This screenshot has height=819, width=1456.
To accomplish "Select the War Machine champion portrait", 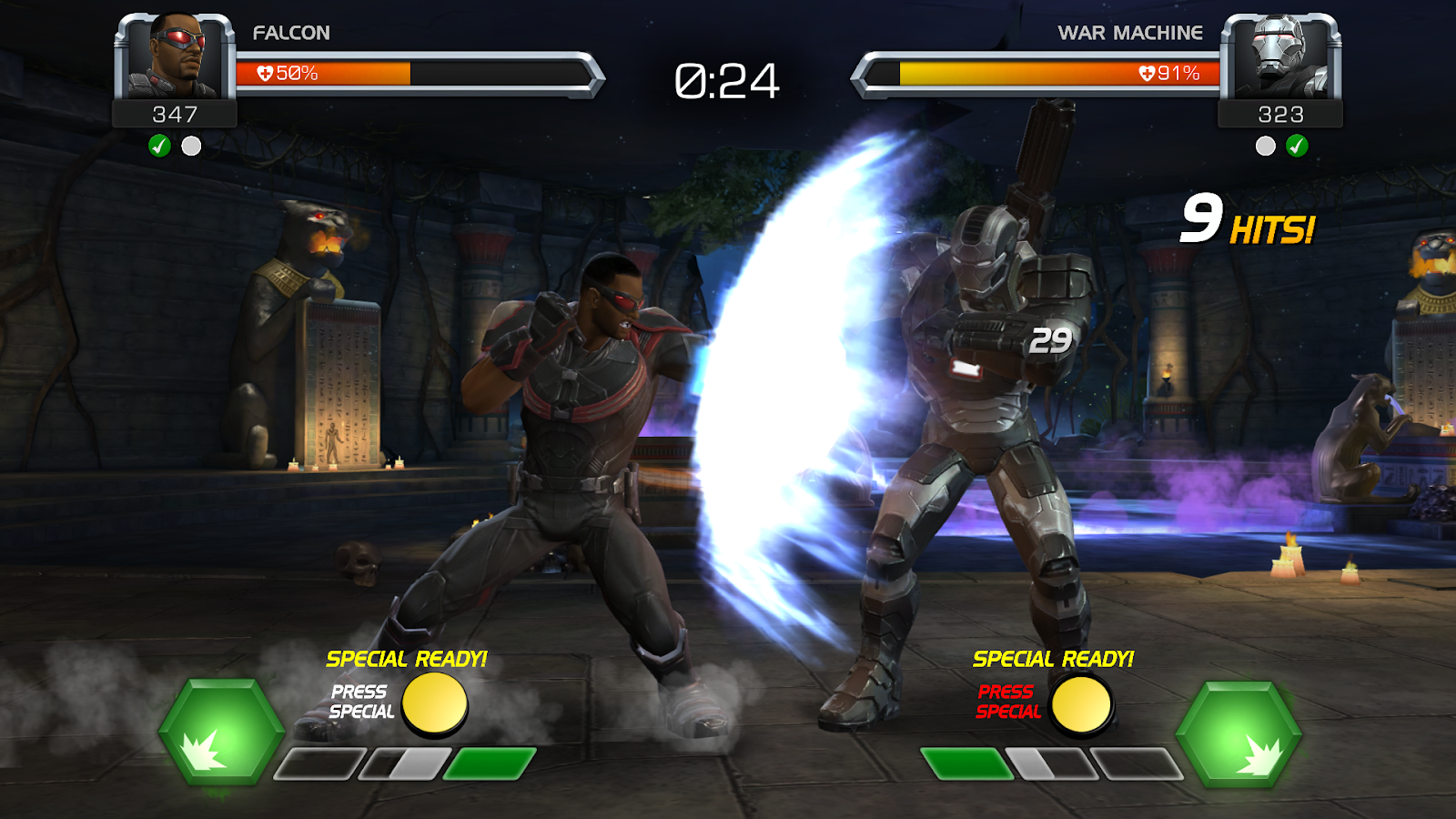I will pos(1280,56).
